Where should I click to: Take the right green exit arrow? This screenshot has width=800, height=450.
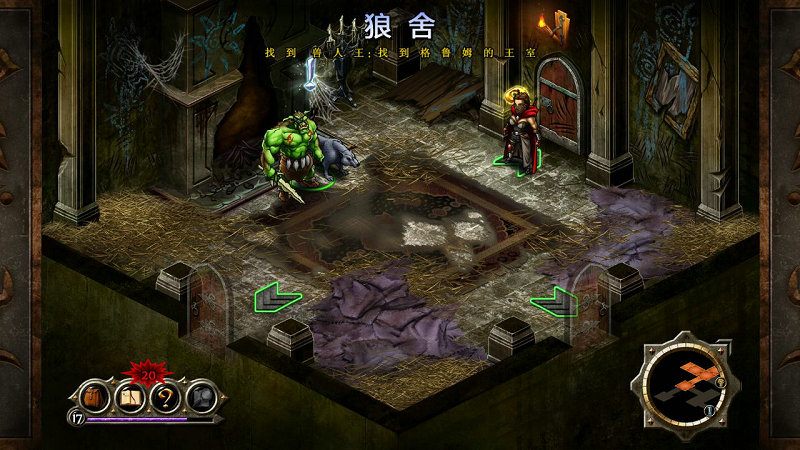pos(553,299)
